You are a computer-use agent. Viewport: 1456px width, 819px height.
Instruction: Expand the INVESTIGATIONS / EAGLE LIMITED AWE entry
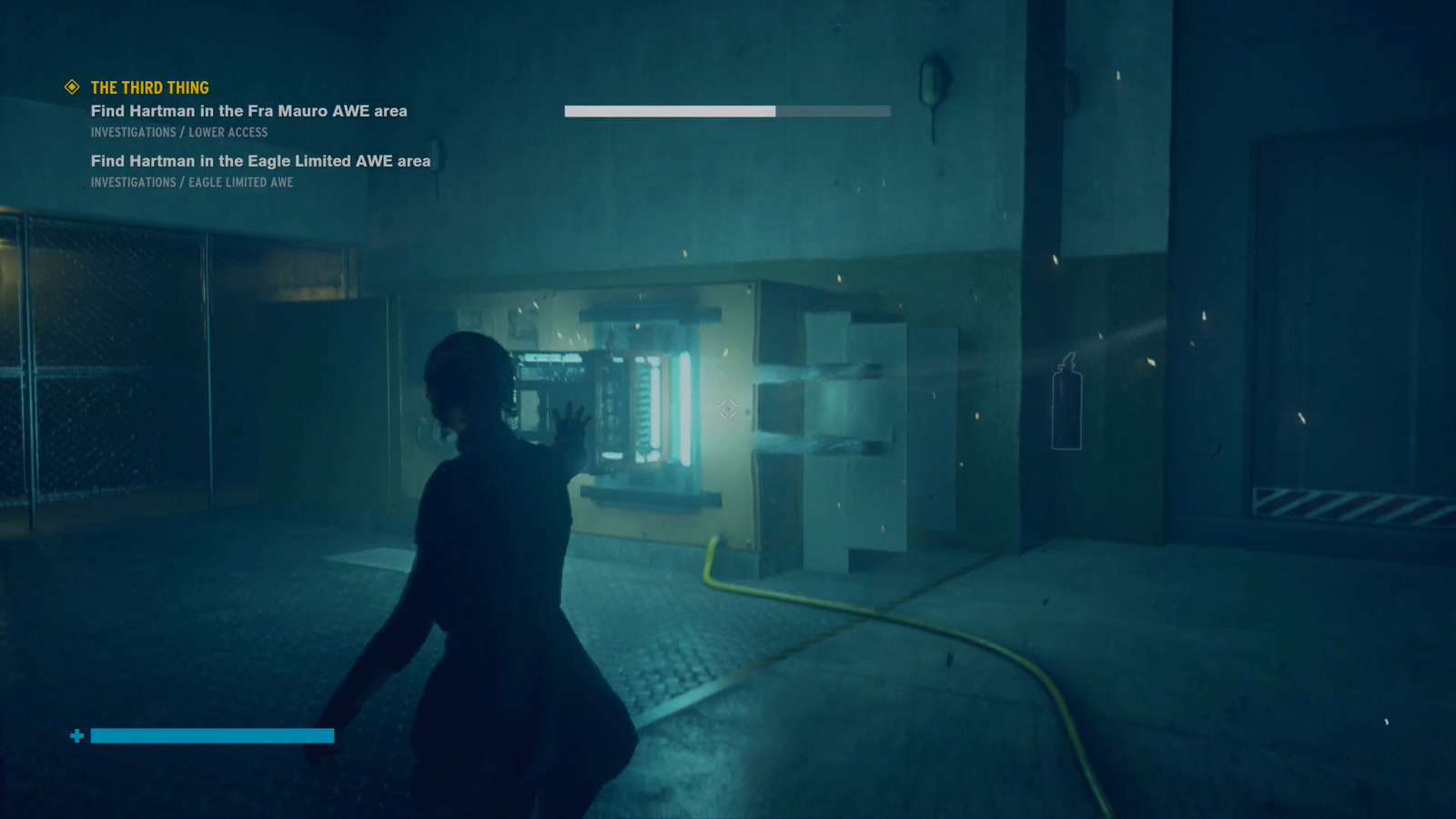click(x=191, y=182)
